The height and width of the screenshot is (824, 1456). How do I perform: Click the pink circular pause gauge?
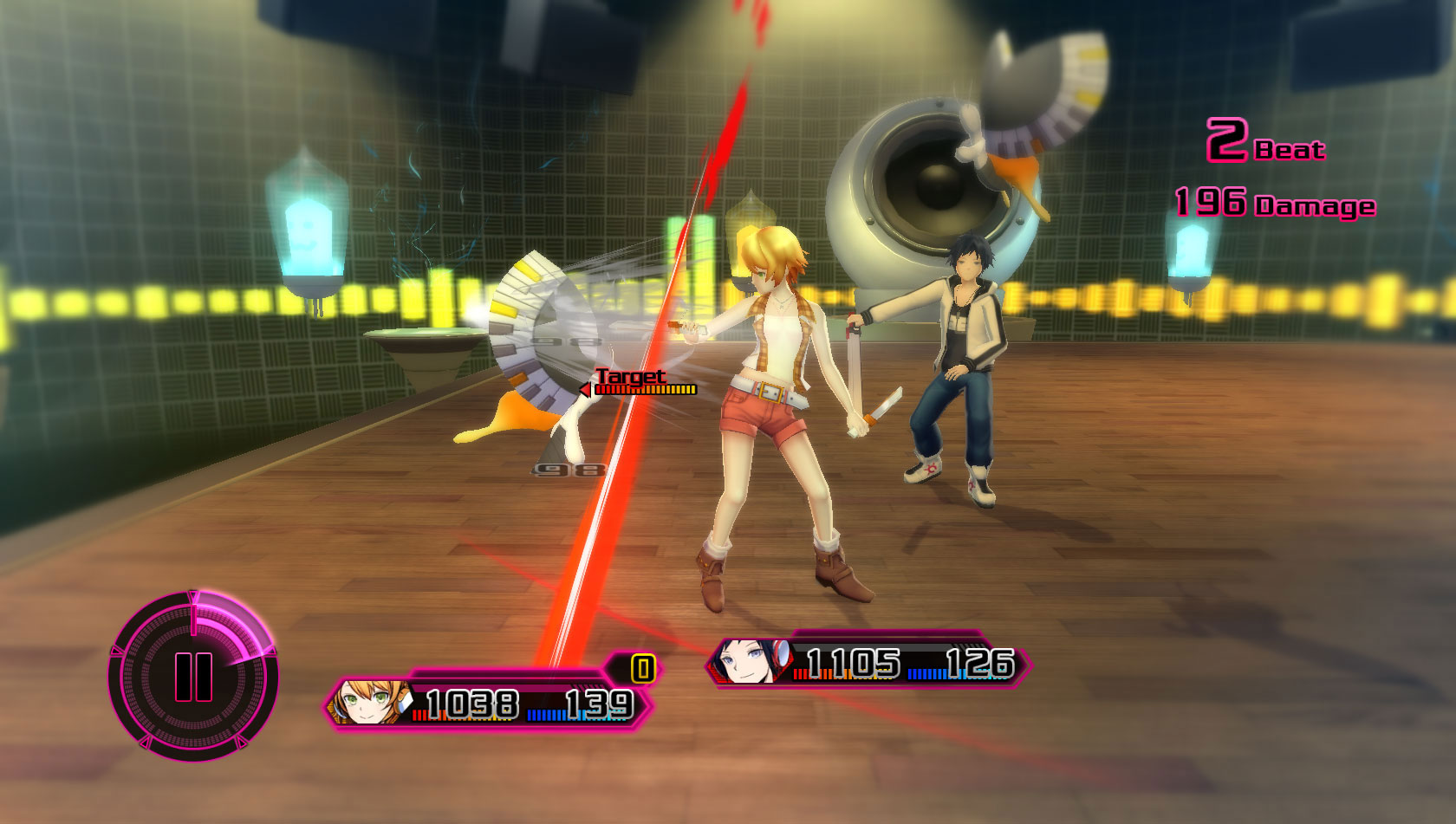(193, 676)
